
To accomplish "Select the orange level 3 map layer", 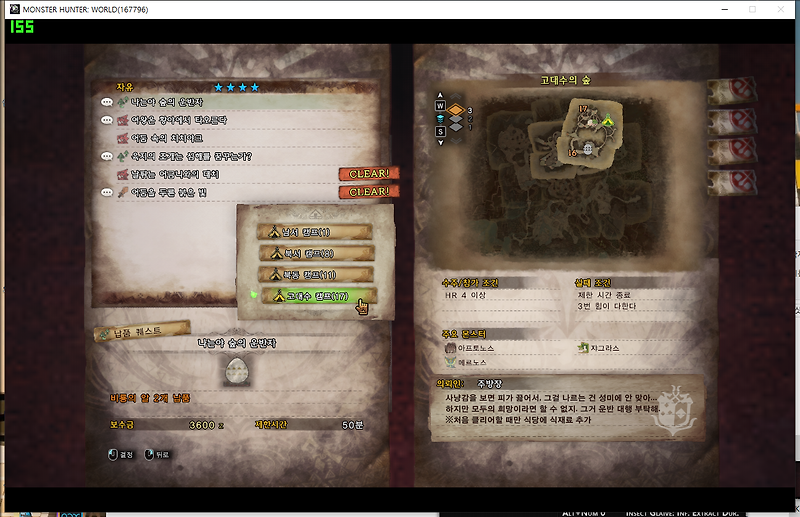I will pyautogui.click(x=453, y=110).
